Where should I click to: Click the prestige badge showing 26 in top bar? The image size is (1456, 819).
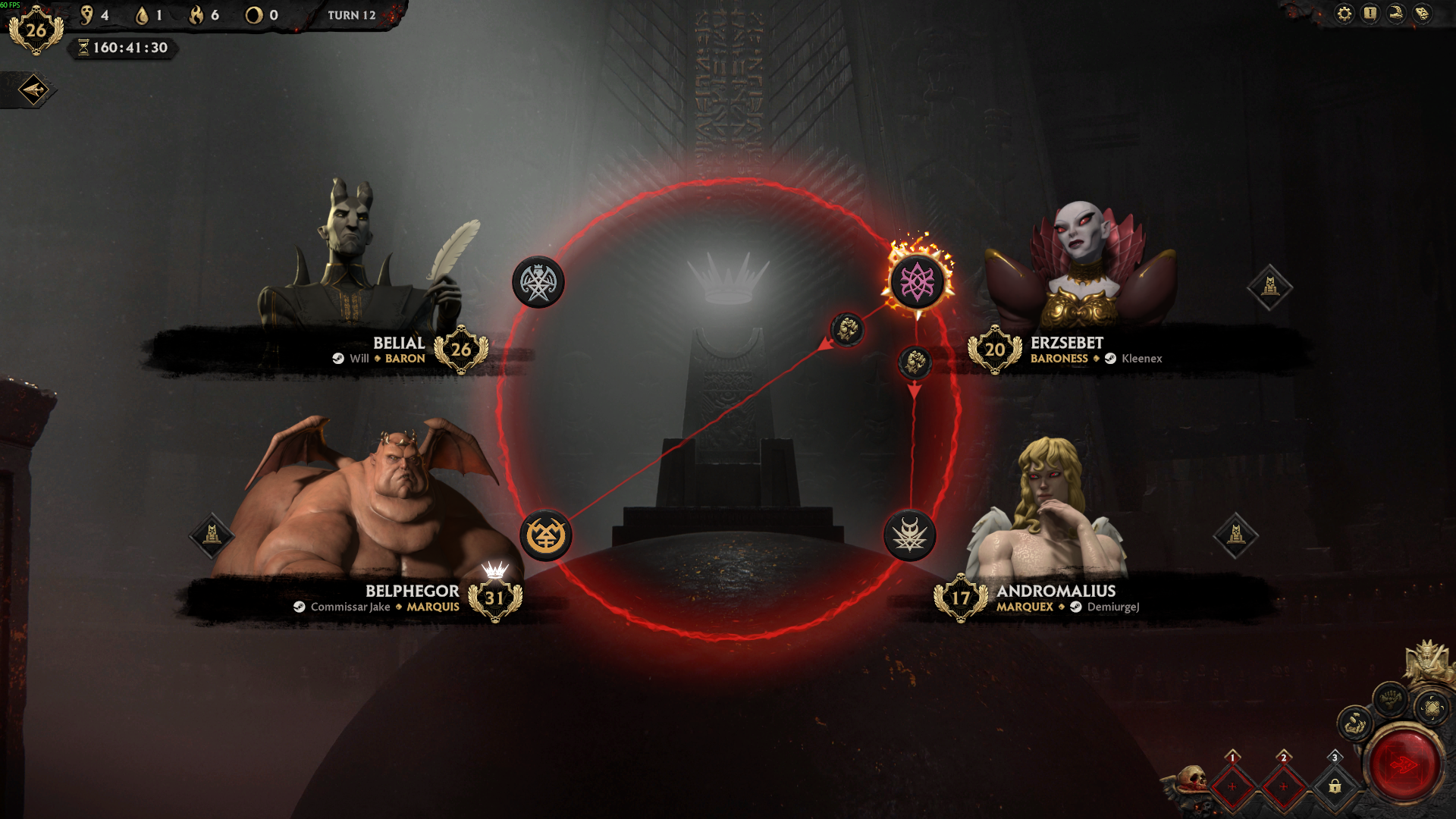pos(36,30)
